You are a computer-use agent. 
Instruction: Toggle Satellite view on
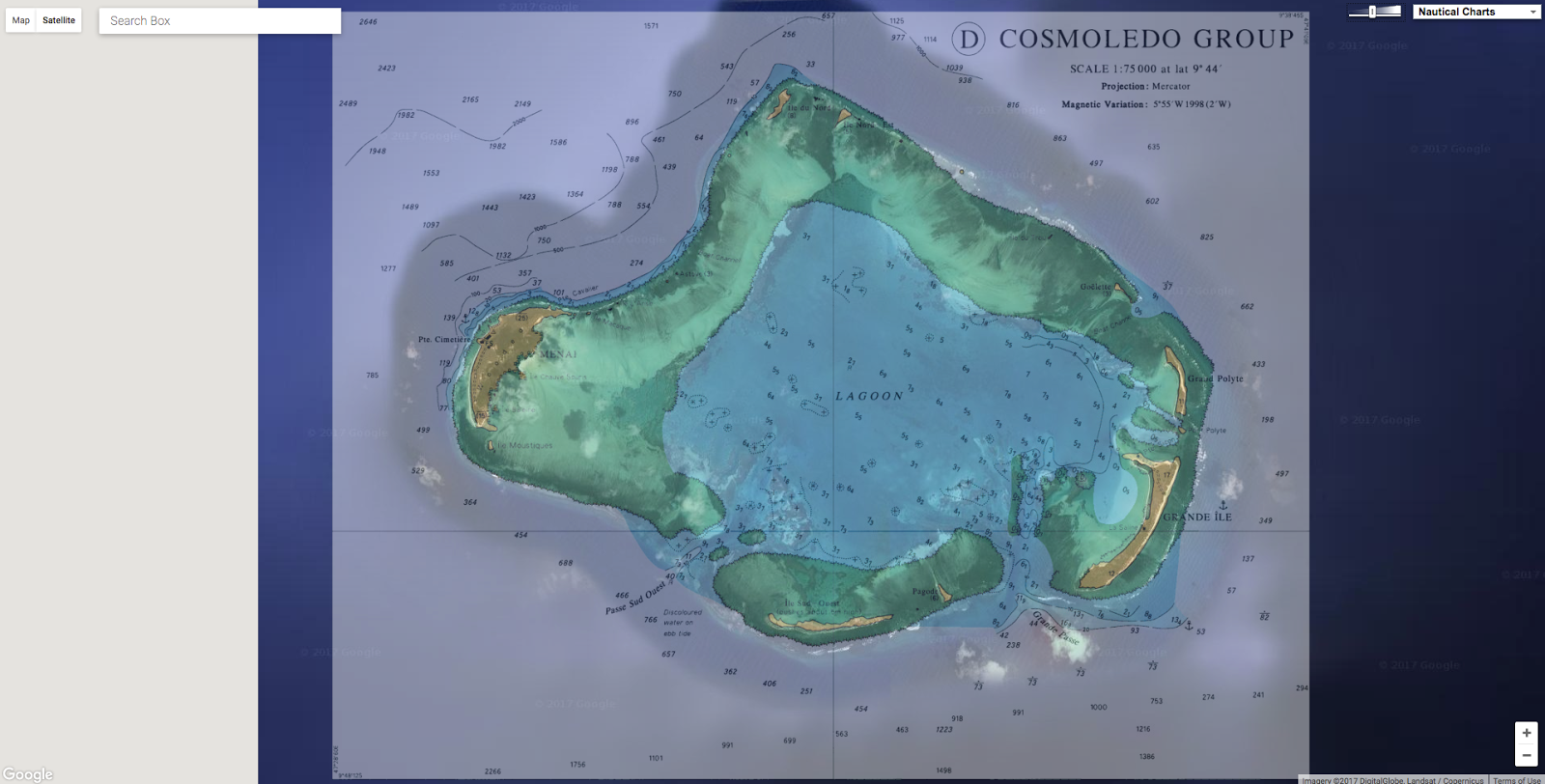pyautogui.click(x=58, y=19)
